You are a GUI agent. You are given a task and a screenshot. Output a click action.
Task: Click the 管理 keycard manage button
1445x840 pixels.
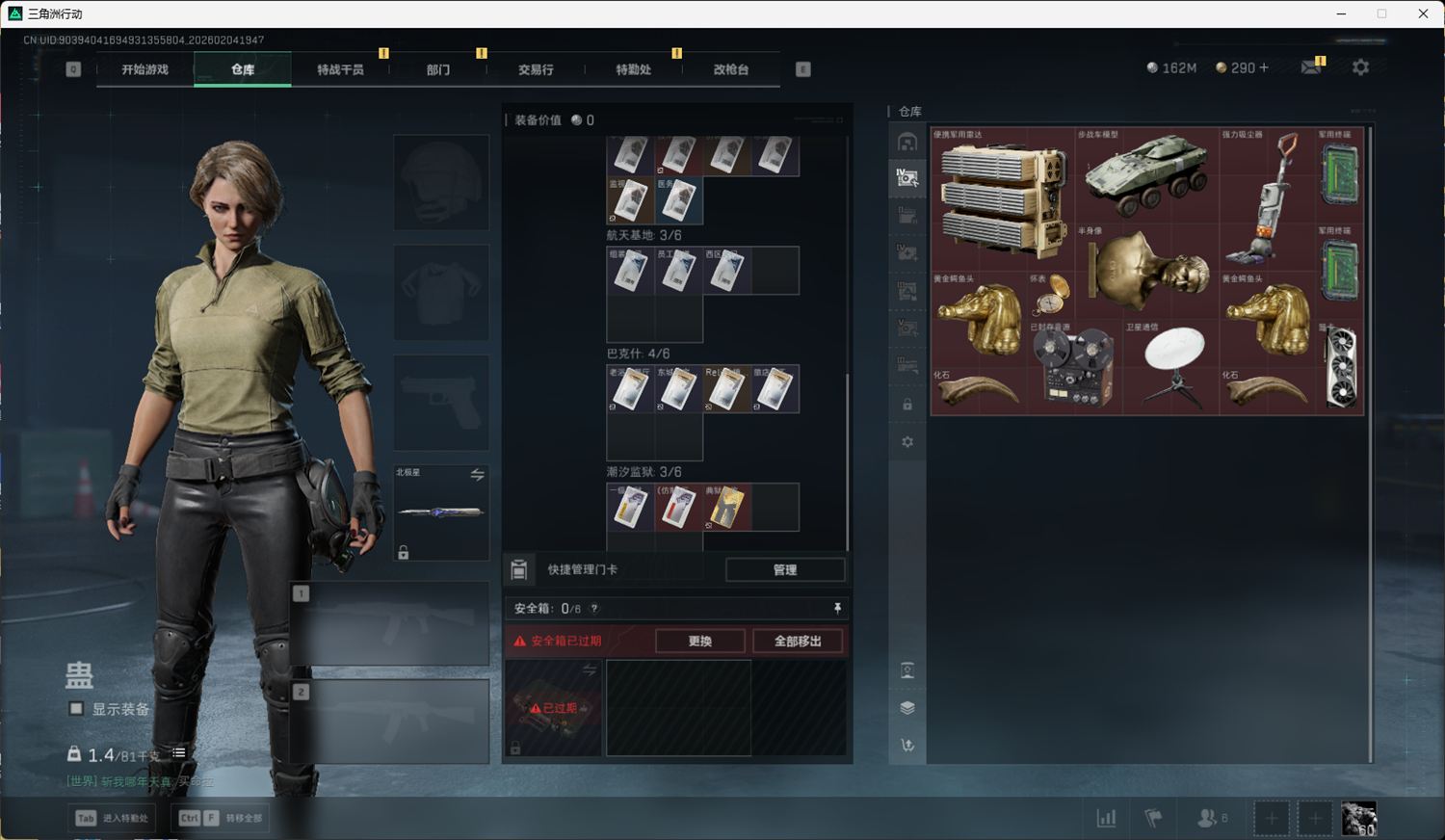coord(785,569)
